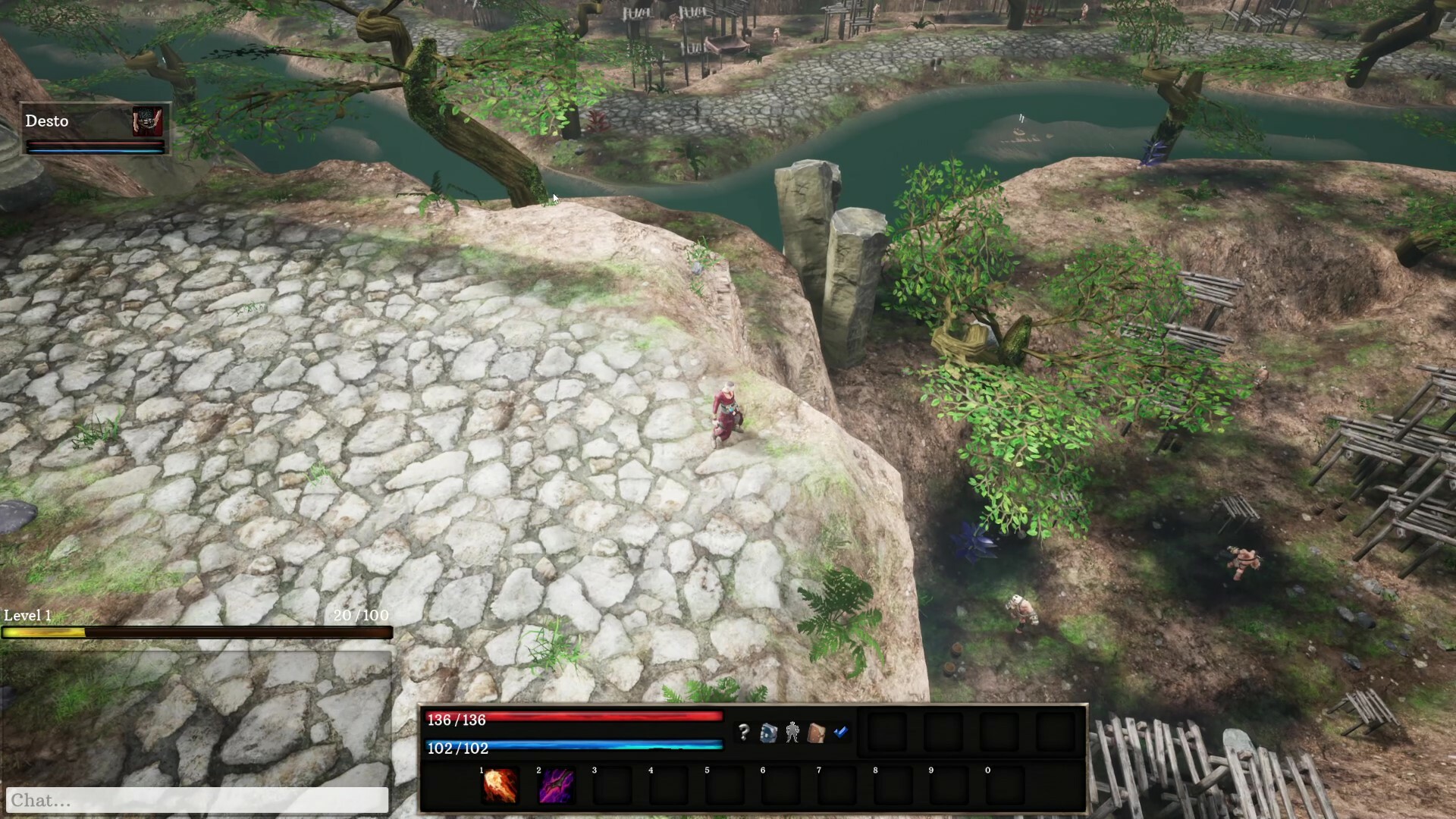The height and width of the screenshot is (819, 1456).
Task: Show the grey character figure sheet
Action: pos(792,733)
